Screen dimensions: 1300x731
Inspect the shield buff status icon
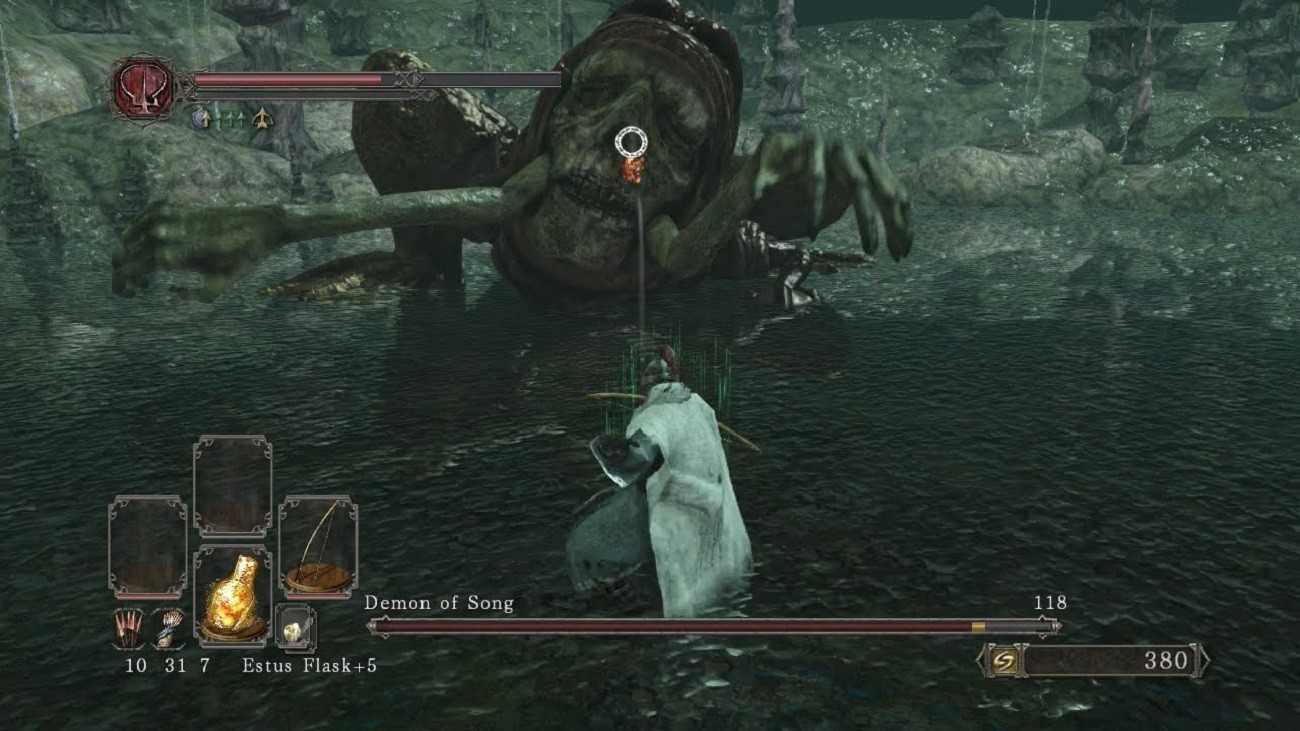[201, 117]
